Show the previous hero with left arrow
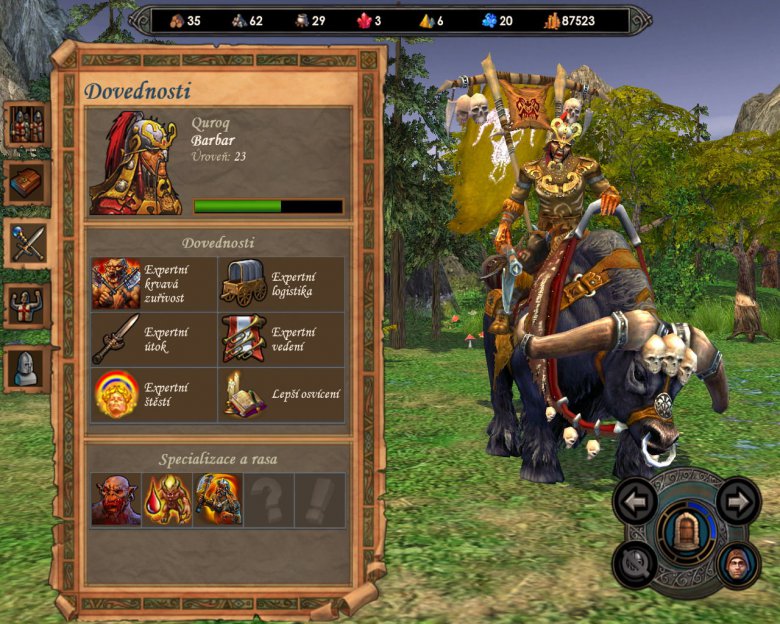780x624 pixels. click(x=635, y=501)
